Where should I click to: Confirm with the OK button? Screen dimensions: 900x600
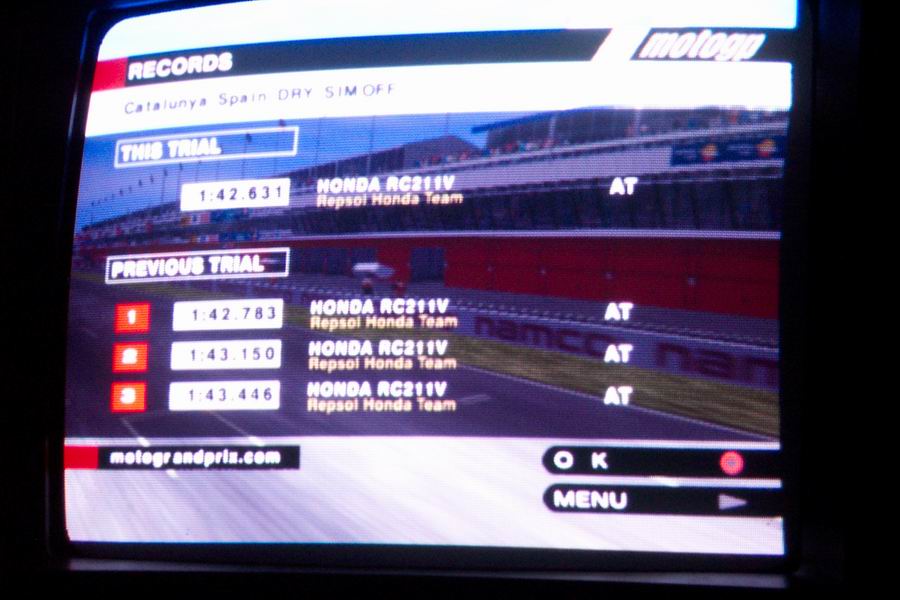tap(658, 461)
